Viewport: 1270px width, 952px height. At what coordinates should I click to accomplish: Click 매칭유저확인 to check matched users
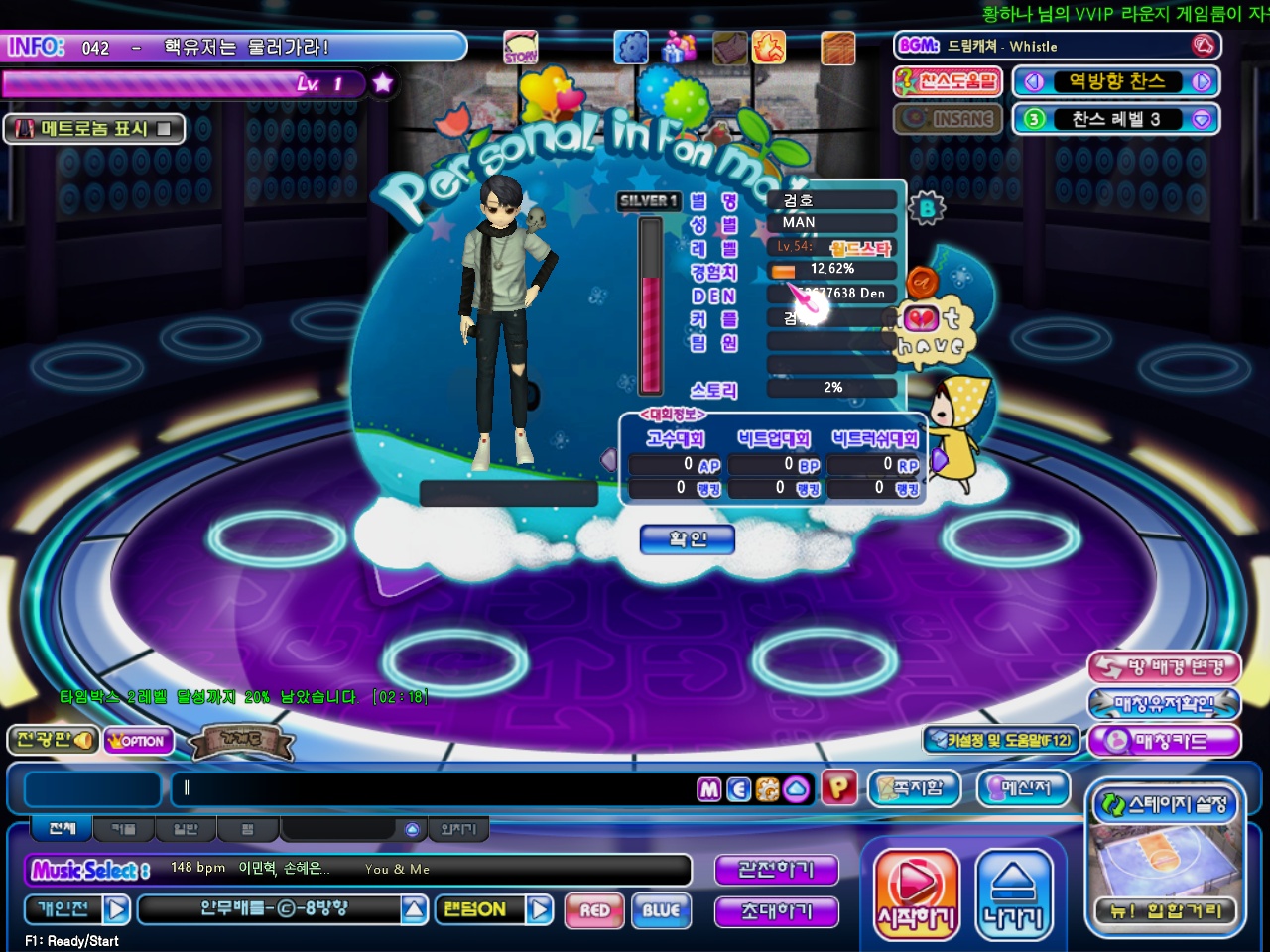1165,704
